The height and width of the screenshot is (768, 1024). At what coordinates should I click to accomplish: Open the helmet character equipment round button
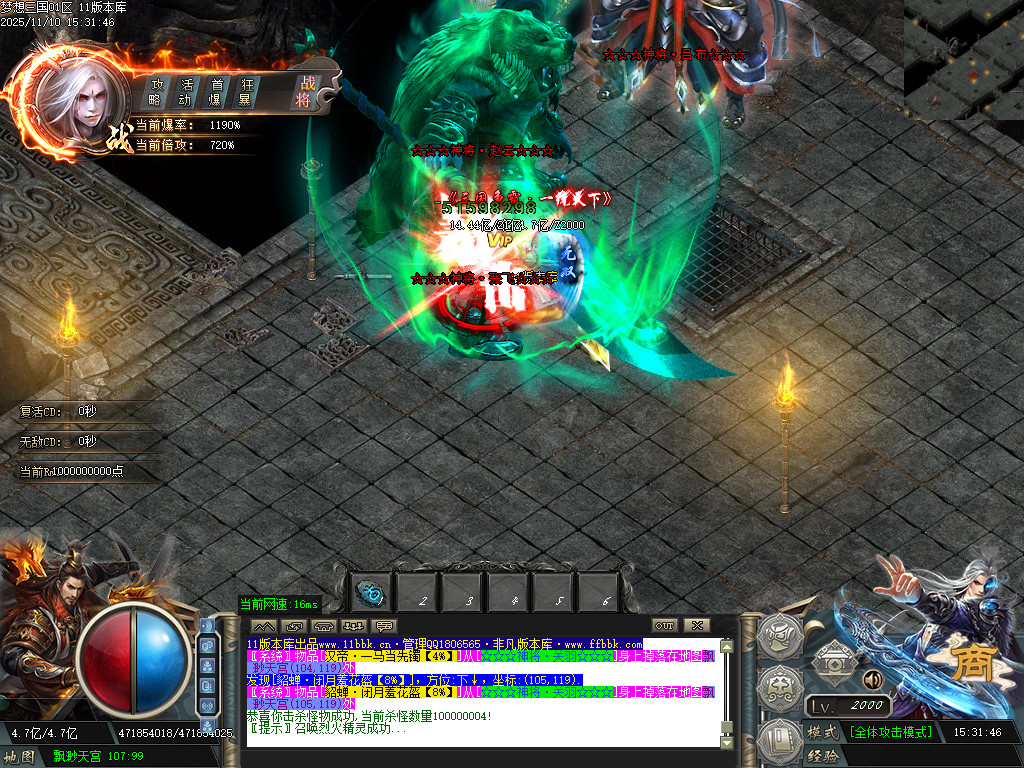tap(777, 635)
